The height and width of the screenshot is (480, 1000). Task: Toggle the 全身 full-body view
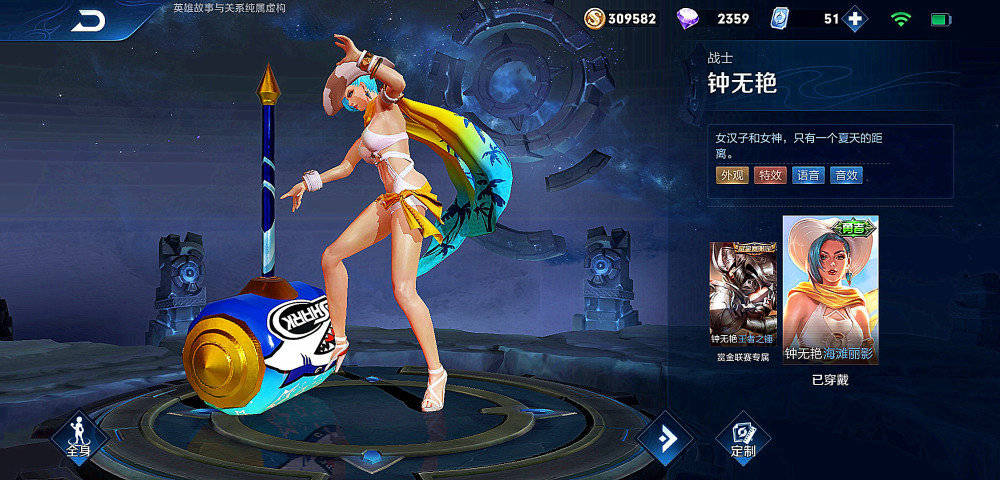coord(79,438)
